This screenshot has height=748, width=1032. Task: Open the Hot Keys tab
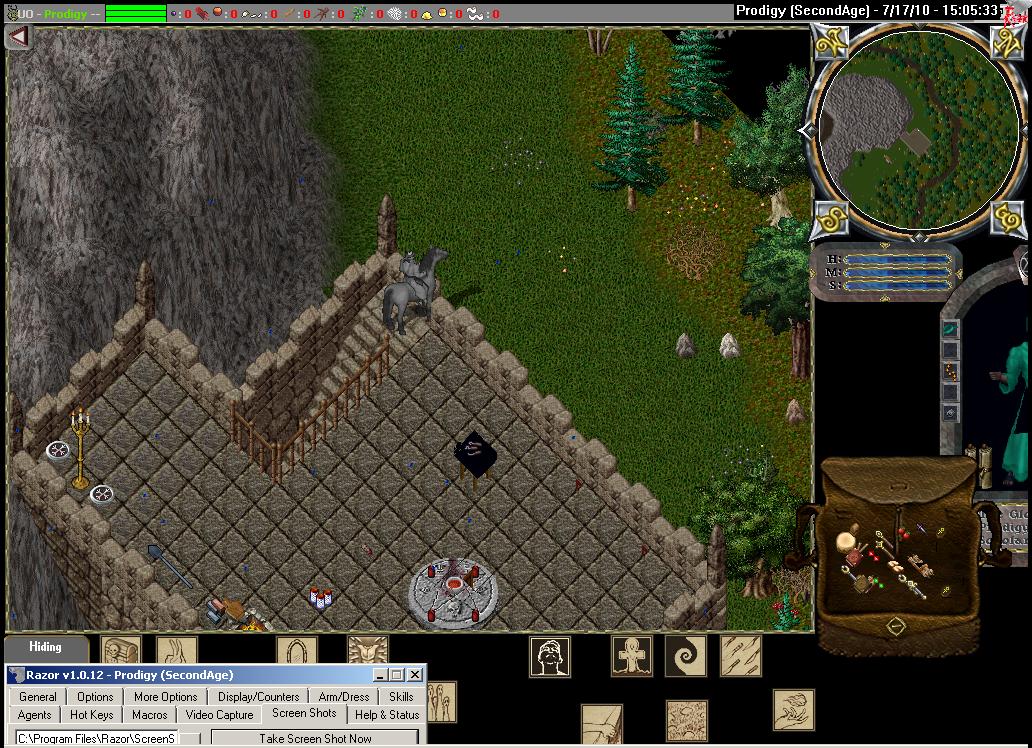pyautogui.click(x=92, y=715)
